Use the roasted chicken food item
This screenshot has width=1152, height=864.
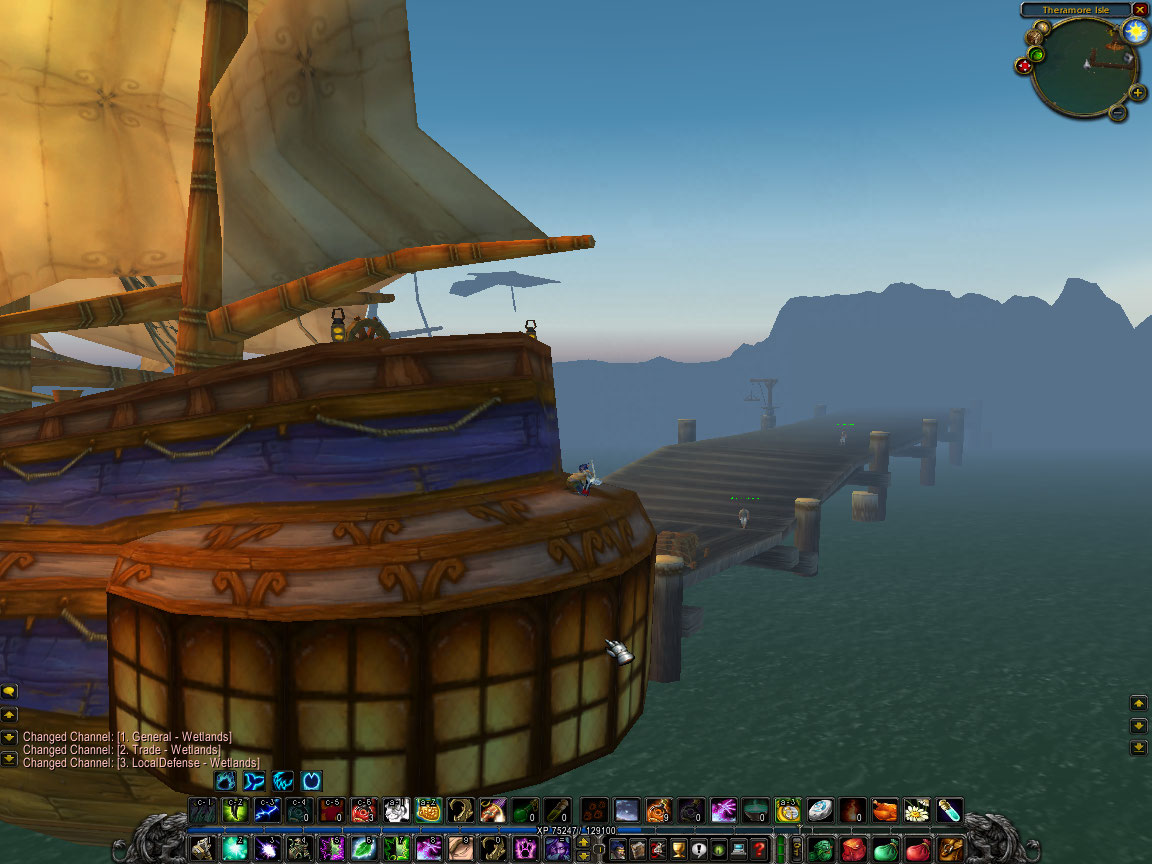(884, 810)
